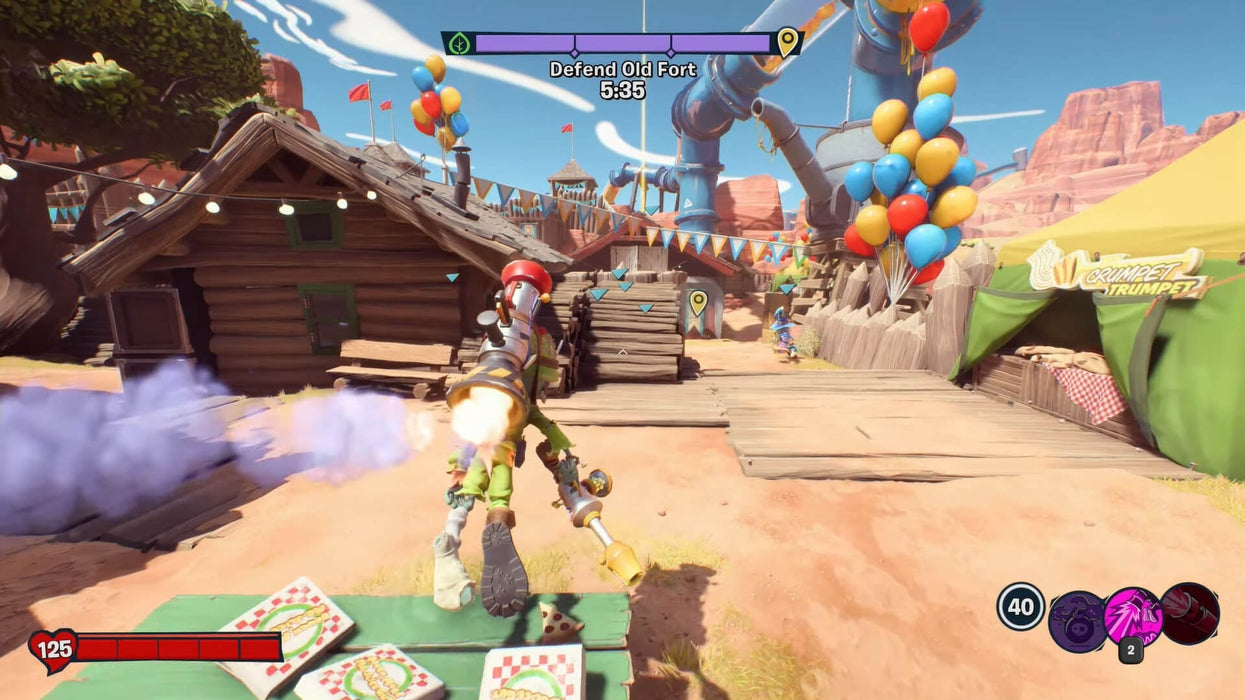Activate the purple skull bomb ability
Viewport: 1245px width, 700px height.
point(1076,618)
